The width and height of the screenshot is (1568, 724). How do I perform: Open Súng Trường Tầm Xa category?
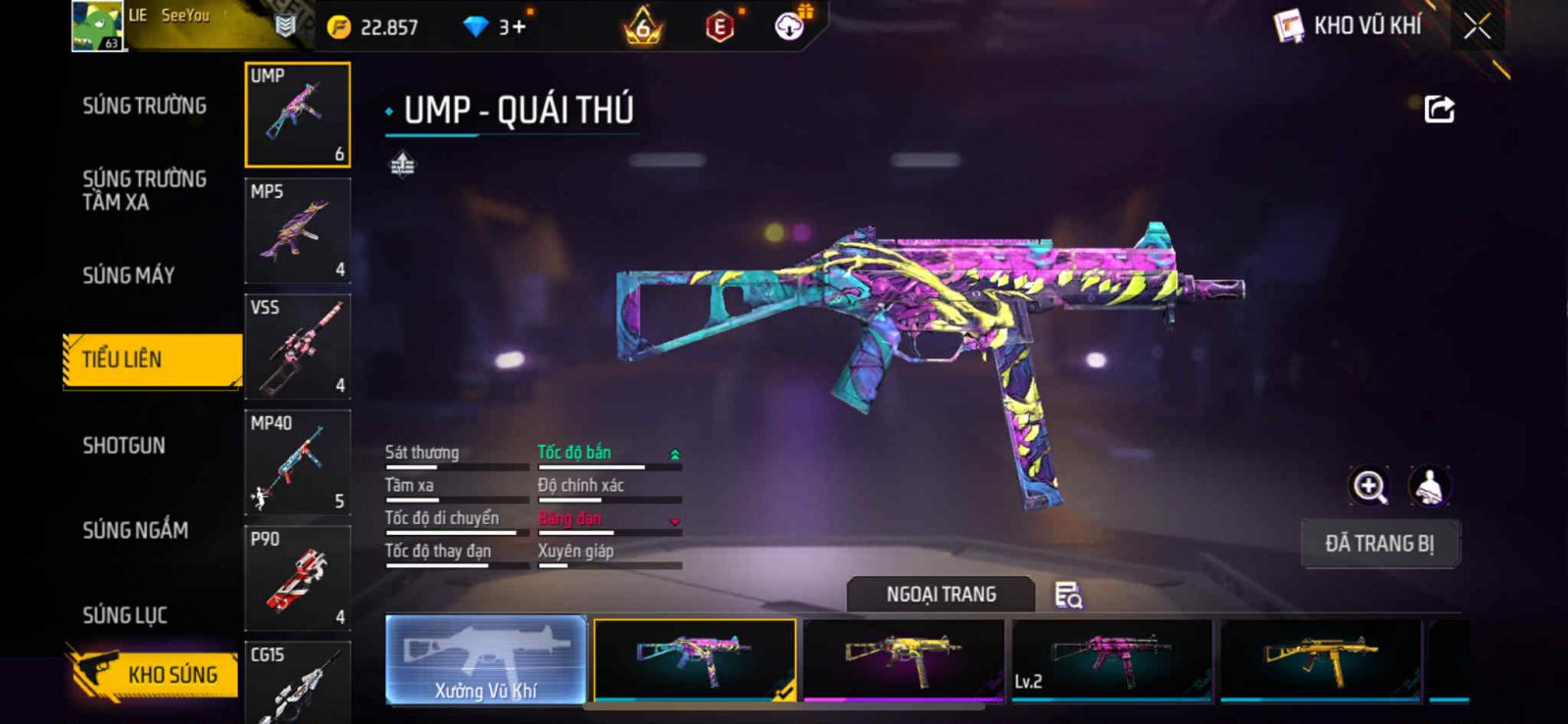[x=144, y=190]
